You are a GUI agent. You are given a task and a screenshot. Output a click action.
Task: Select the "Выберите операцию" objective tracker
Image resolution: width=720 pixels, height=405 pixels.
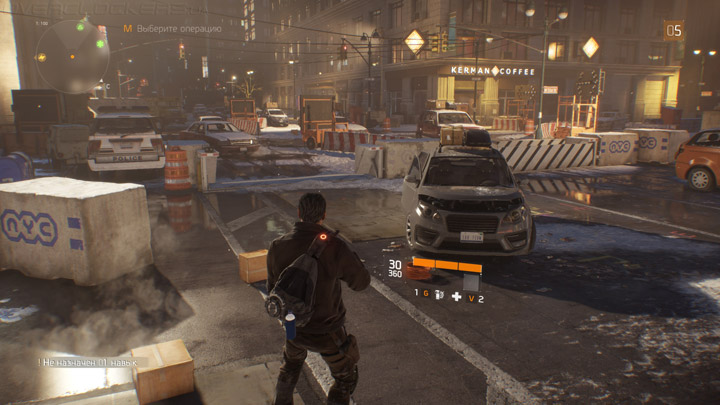(x=178, y=29)
